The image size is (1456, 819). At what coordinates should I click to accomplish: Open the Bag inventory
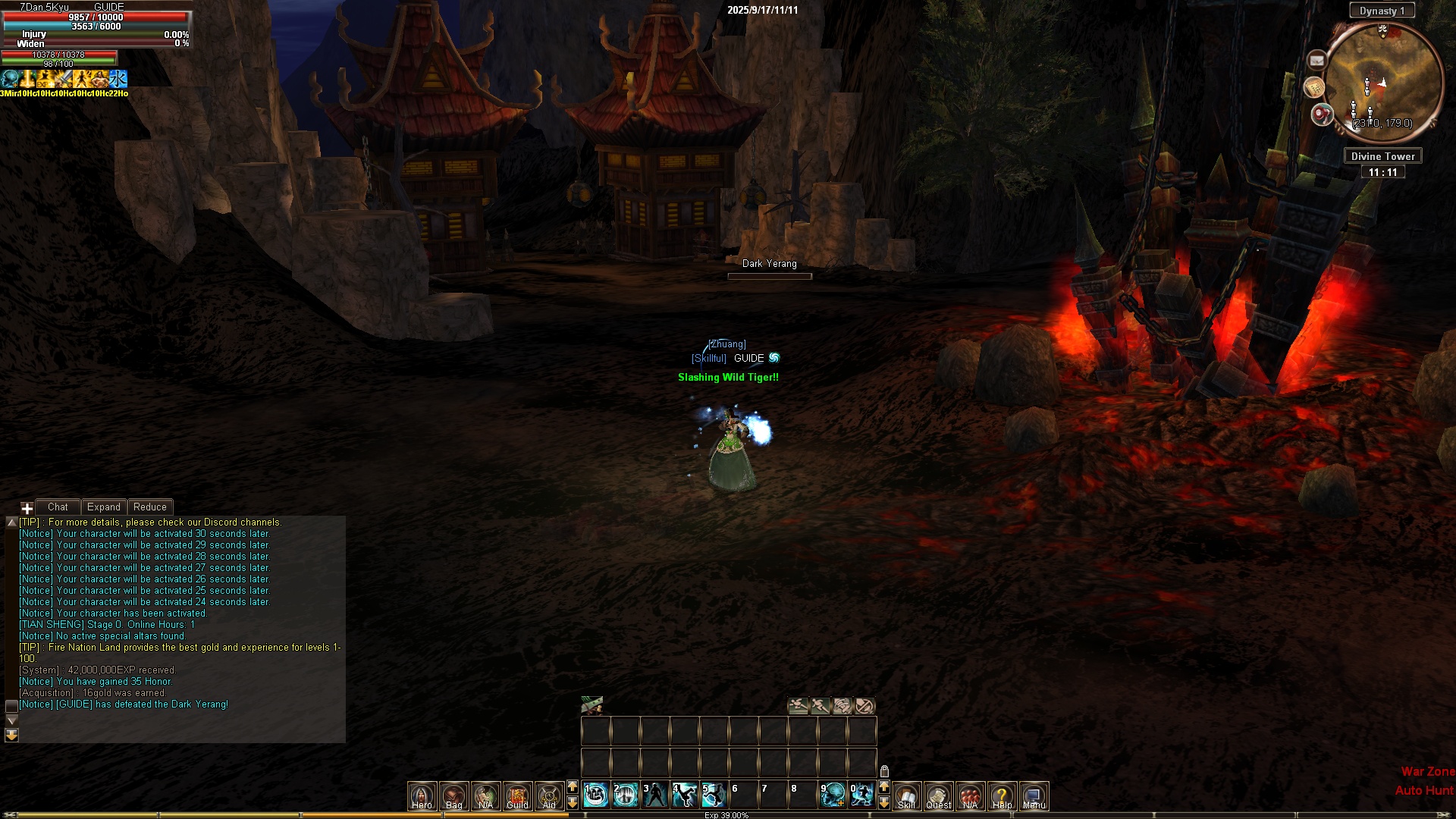point(453,795)
